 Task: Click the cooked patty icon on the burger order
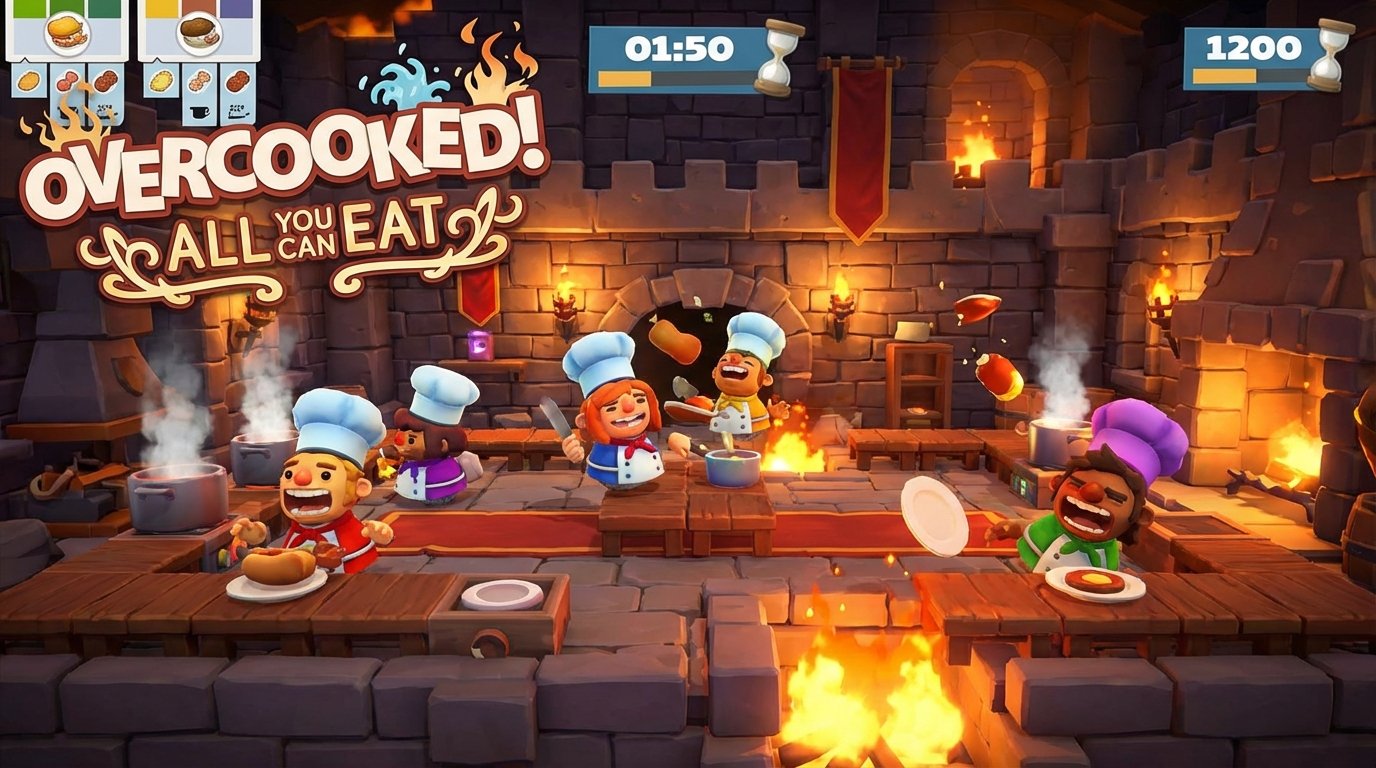tap(105, 80)
